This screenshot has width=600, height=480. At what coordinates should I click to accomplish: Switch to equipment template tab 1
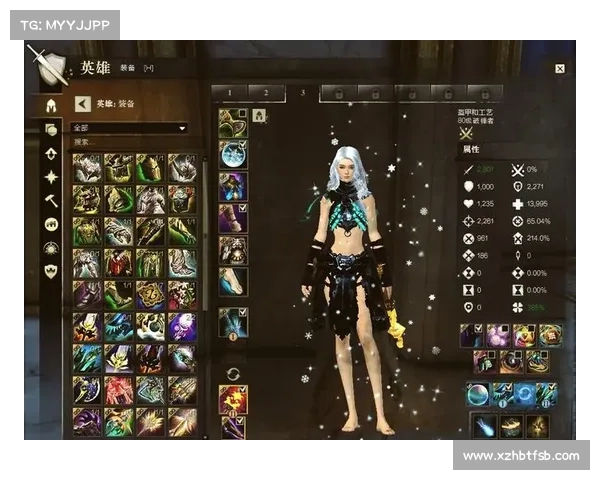pos(230,93)
